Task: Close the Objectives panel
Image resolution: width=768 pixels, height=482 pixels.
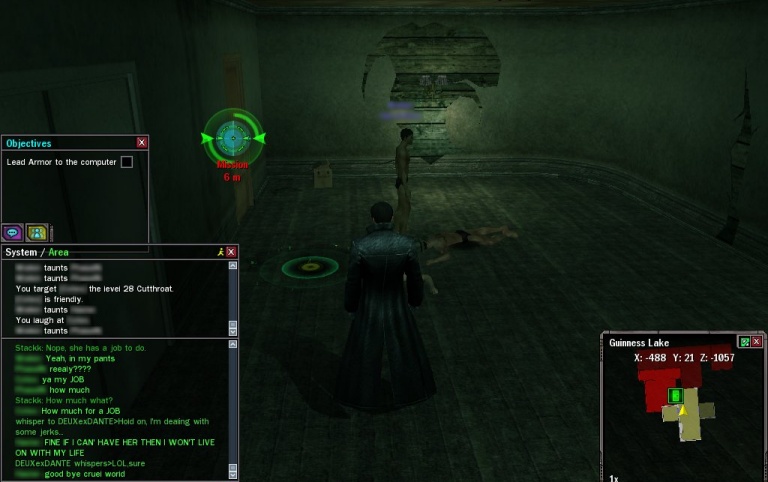Action: click(x=142, y=143)
